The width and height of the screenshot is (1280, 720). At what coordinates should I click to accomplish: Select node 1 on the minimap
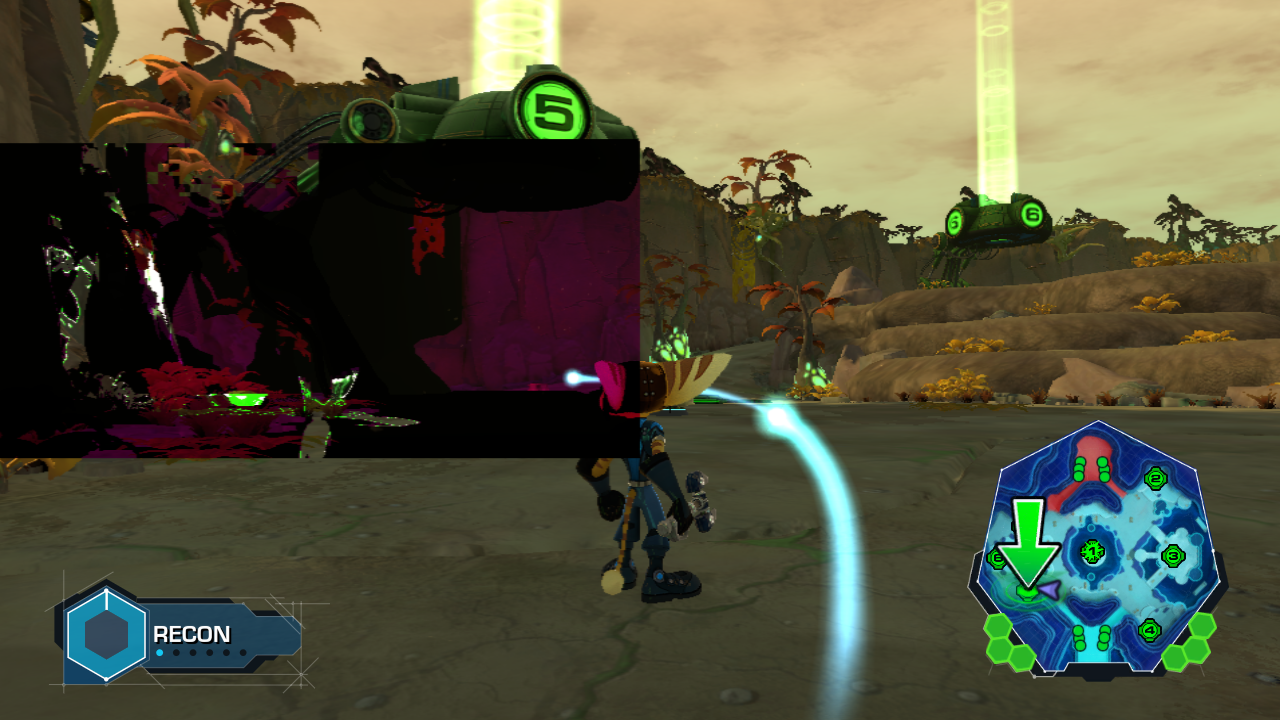[1092, 550]
